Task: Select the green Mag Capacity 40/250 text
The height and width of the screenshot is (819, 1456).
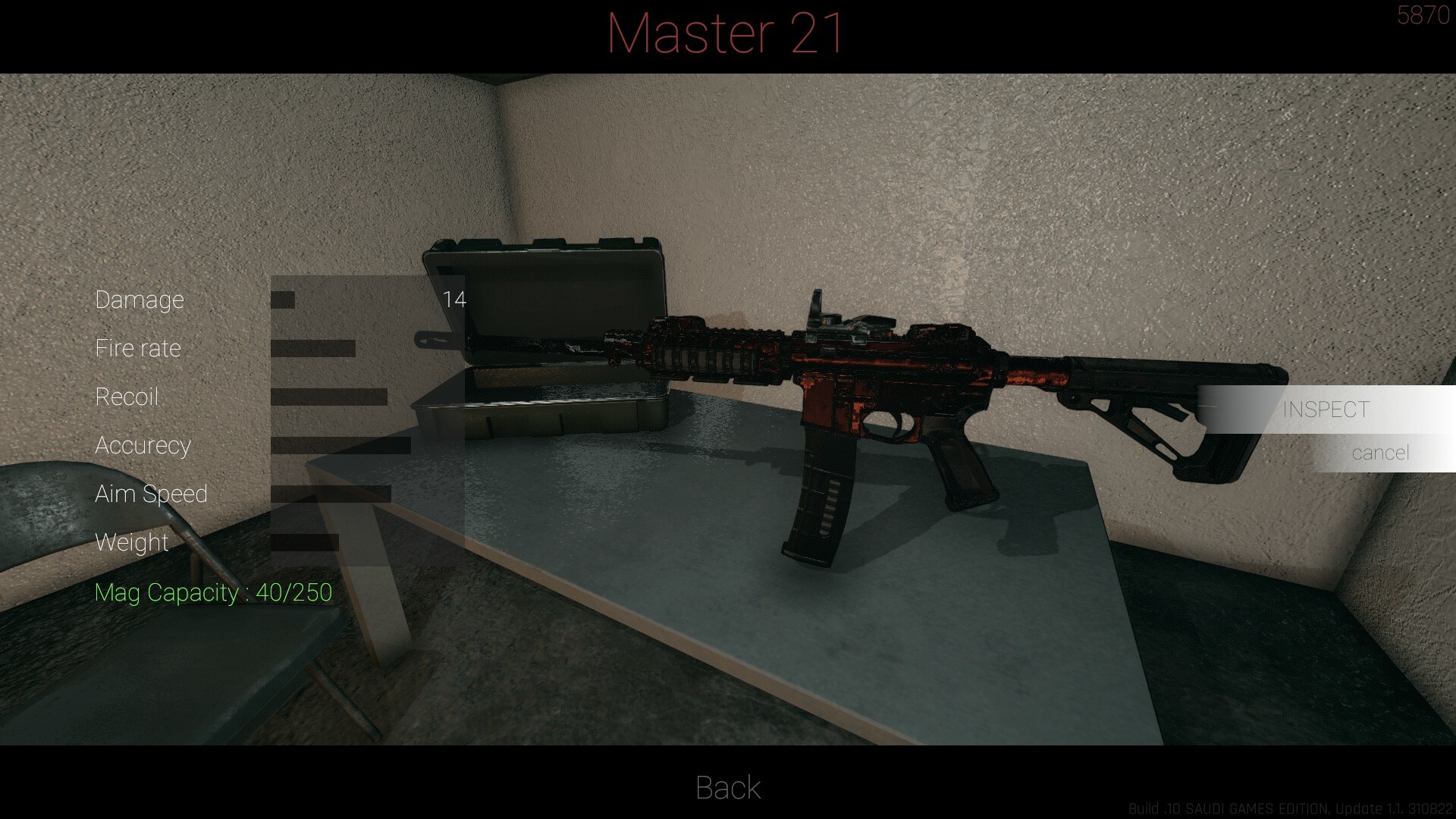Action: pyautogui.click(x=214, y=592)
